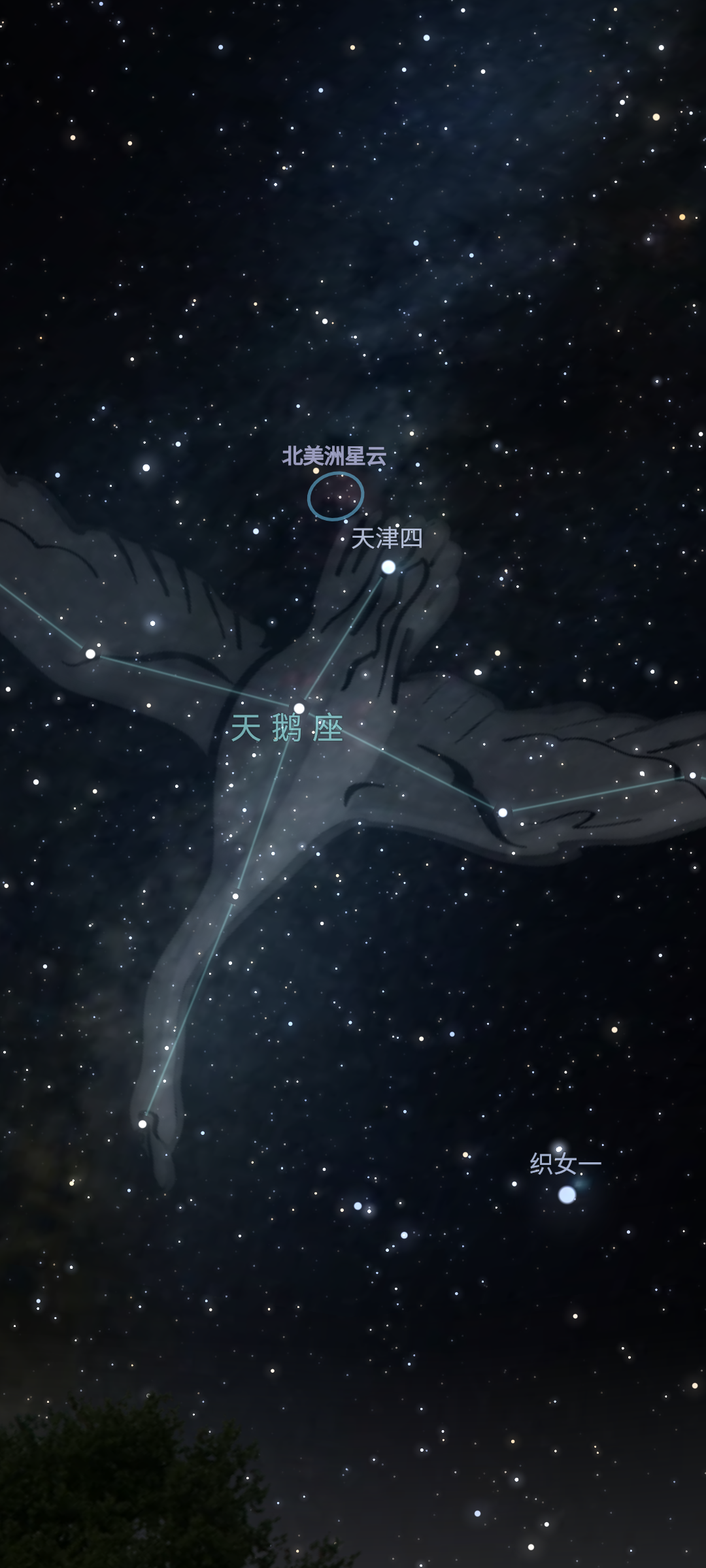The height and width of the screenshot is (1568, 706).
Task: Select the star labeled 织女一
Action: 567,1195
